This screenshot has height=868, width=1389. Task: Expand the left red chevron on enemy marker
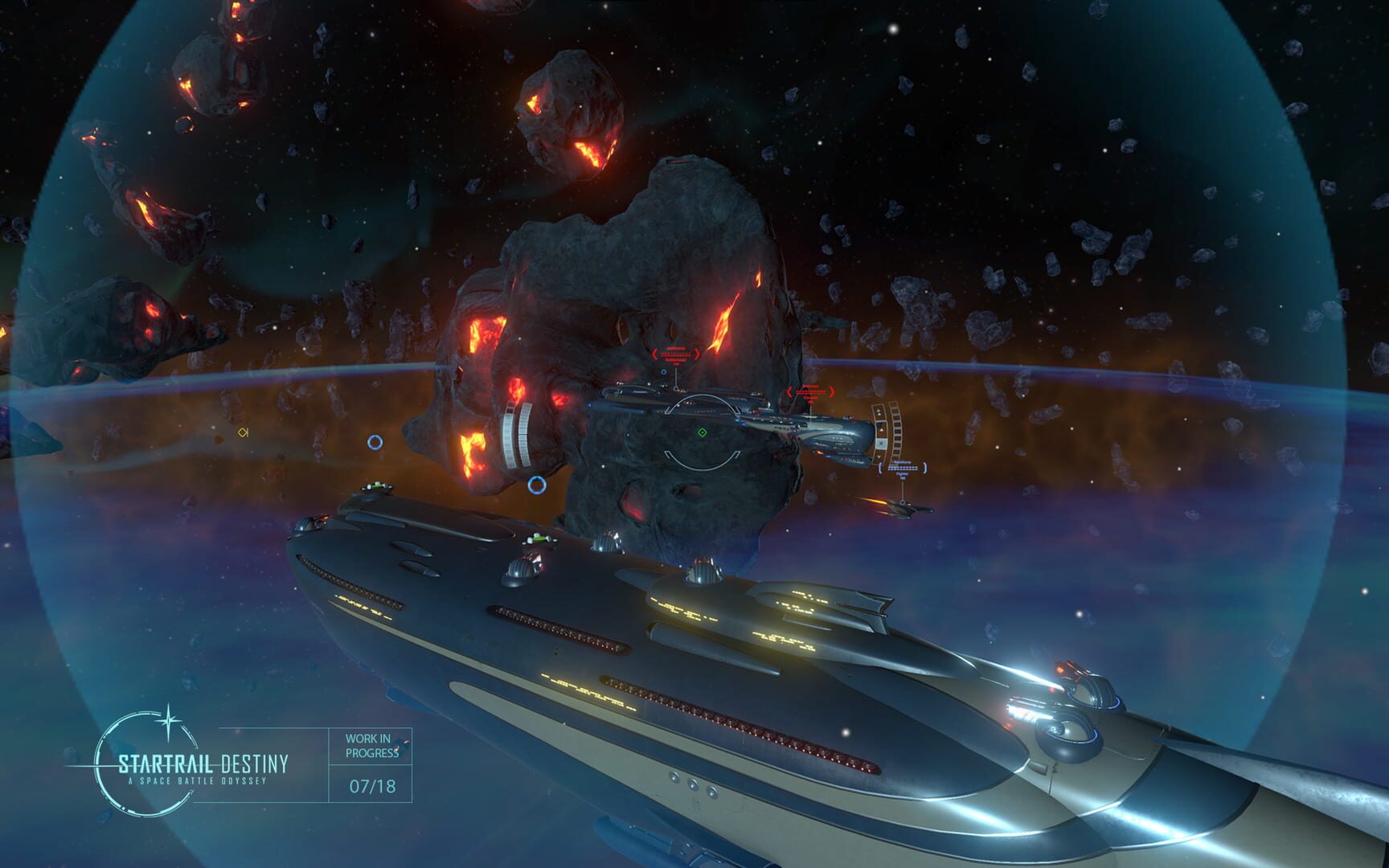[654, 354]
